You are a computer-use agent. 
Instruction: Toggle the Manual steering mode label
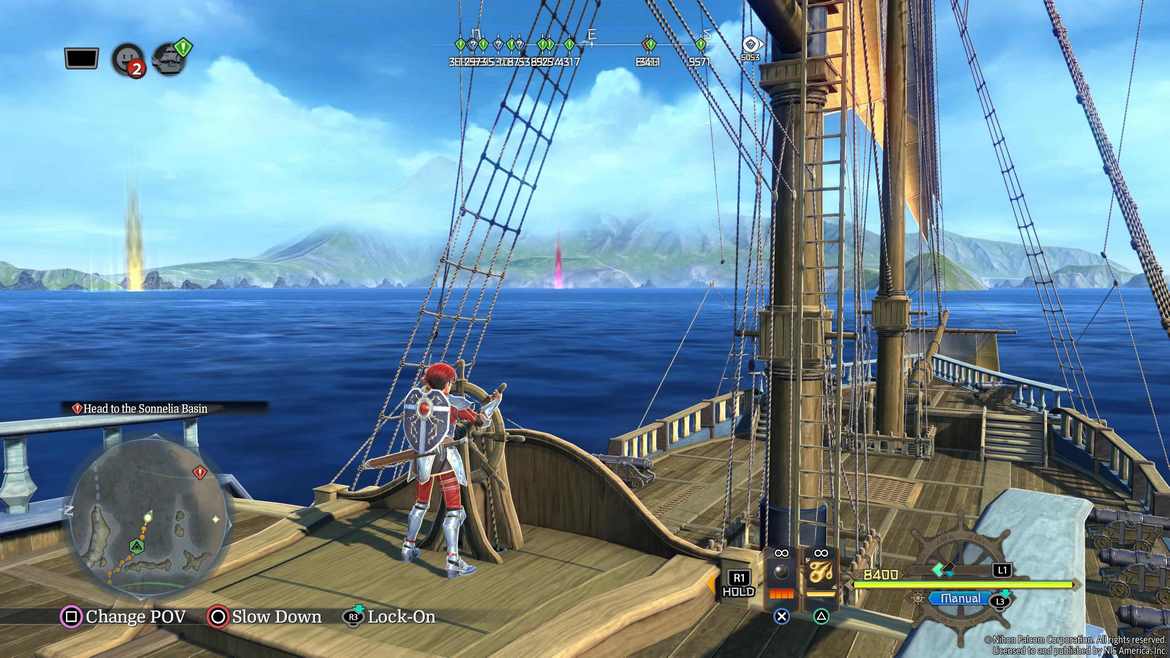click(960, 598)
